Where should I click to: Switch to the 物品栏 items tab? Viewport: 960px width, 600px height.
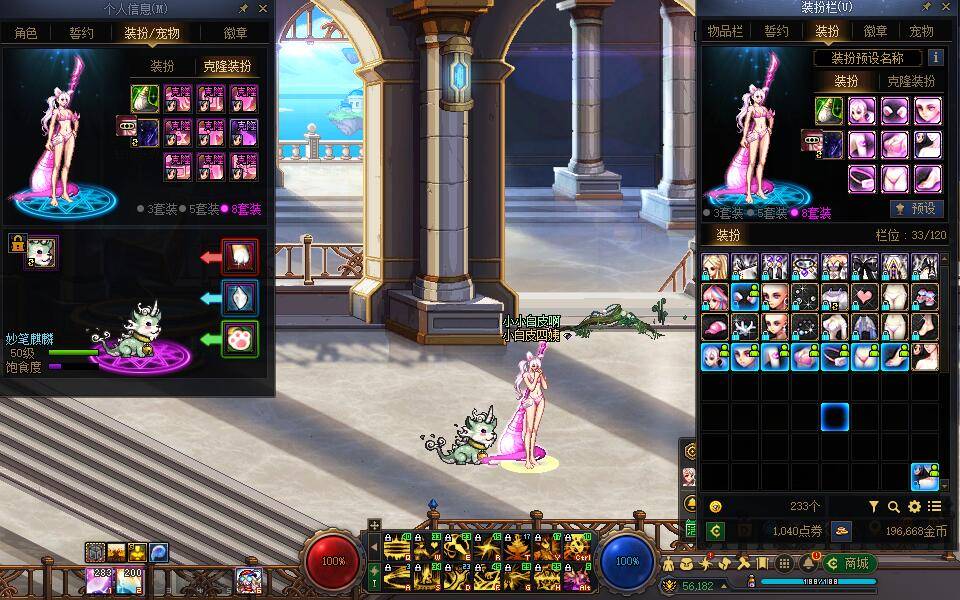[x=726, y=31]
